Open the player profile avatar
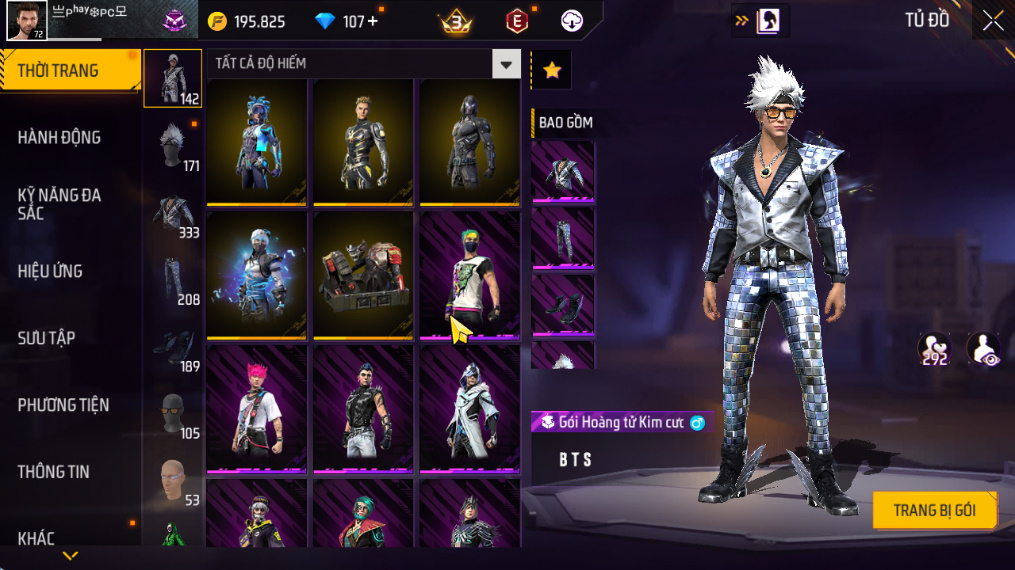 pyautogui.click(x=27, y=20)
